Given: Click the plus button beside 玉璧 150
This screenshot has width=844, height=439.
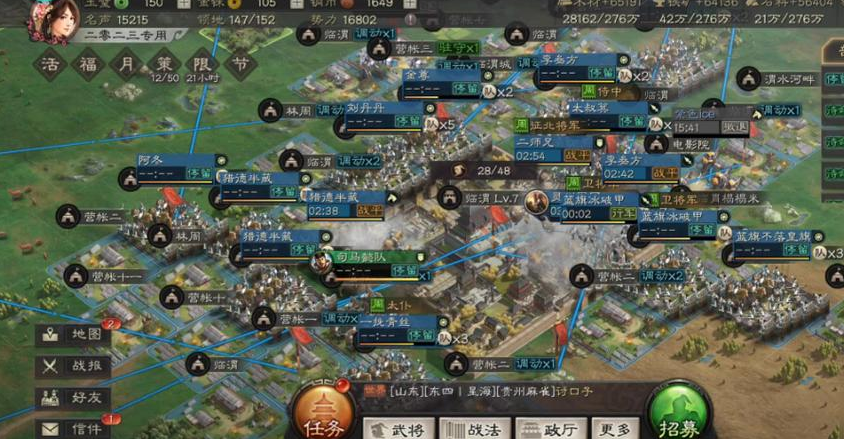Looking at the screenshot, I should coord(184,3).
